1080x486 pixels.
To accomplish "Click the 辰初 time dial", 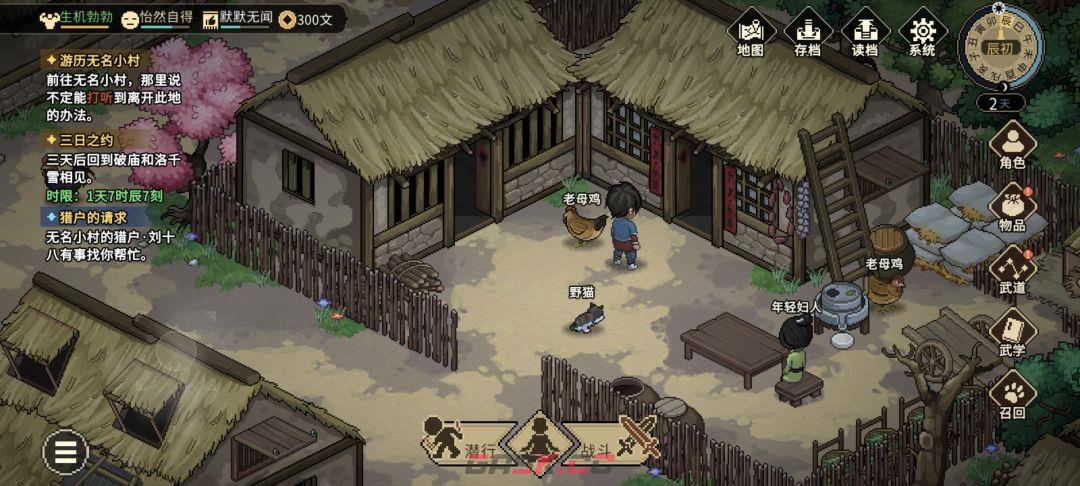I will pos(999,46).
